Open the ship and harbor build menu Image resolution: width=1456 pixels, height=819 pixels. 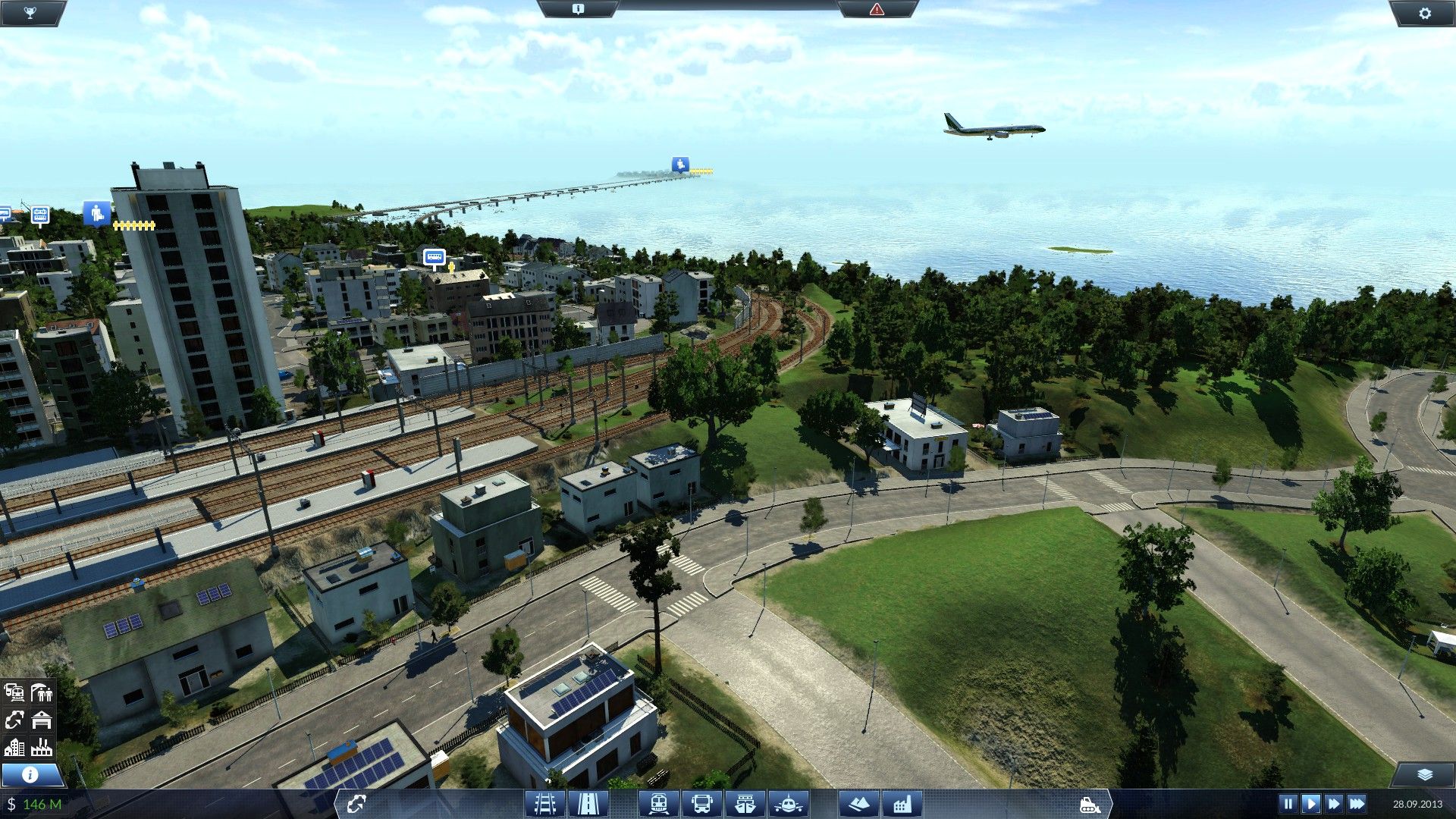click(x=745, y=803)
